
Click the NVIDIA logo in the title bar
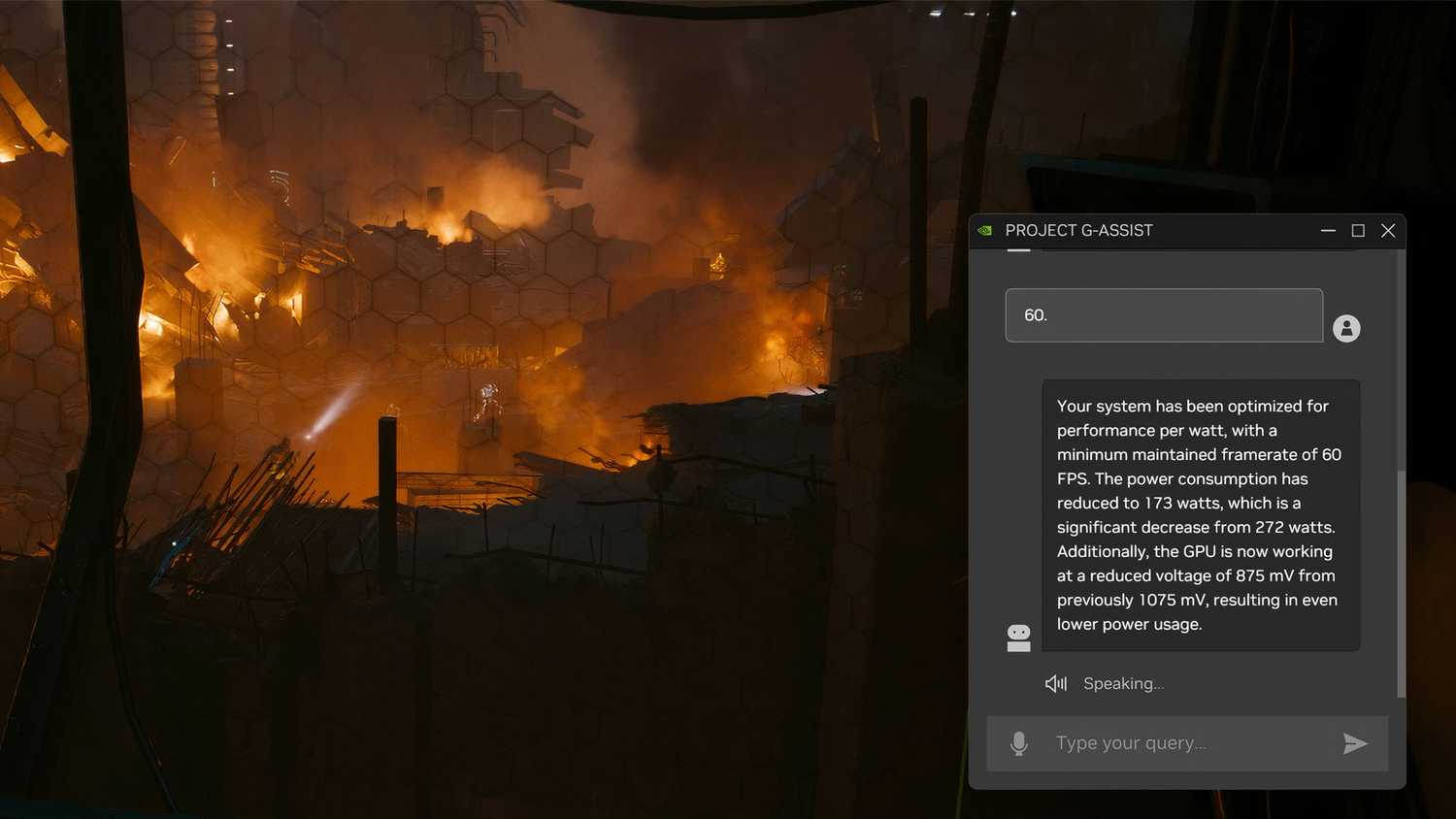984,230
